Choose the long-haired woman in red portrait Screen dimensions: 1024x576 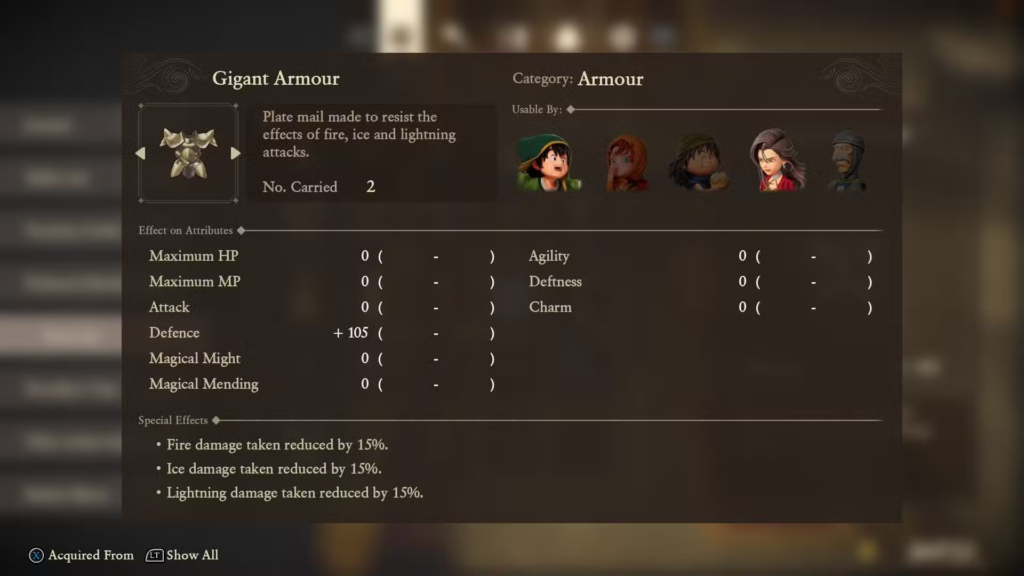776,160
